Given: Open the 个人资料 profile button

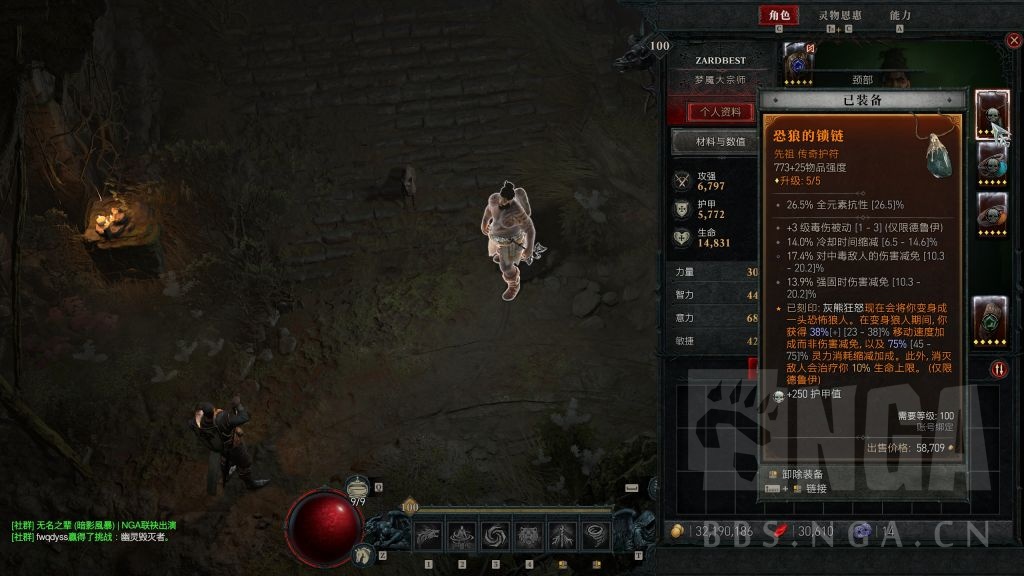Looking at the screenshot, I should (x=720, y=111).
